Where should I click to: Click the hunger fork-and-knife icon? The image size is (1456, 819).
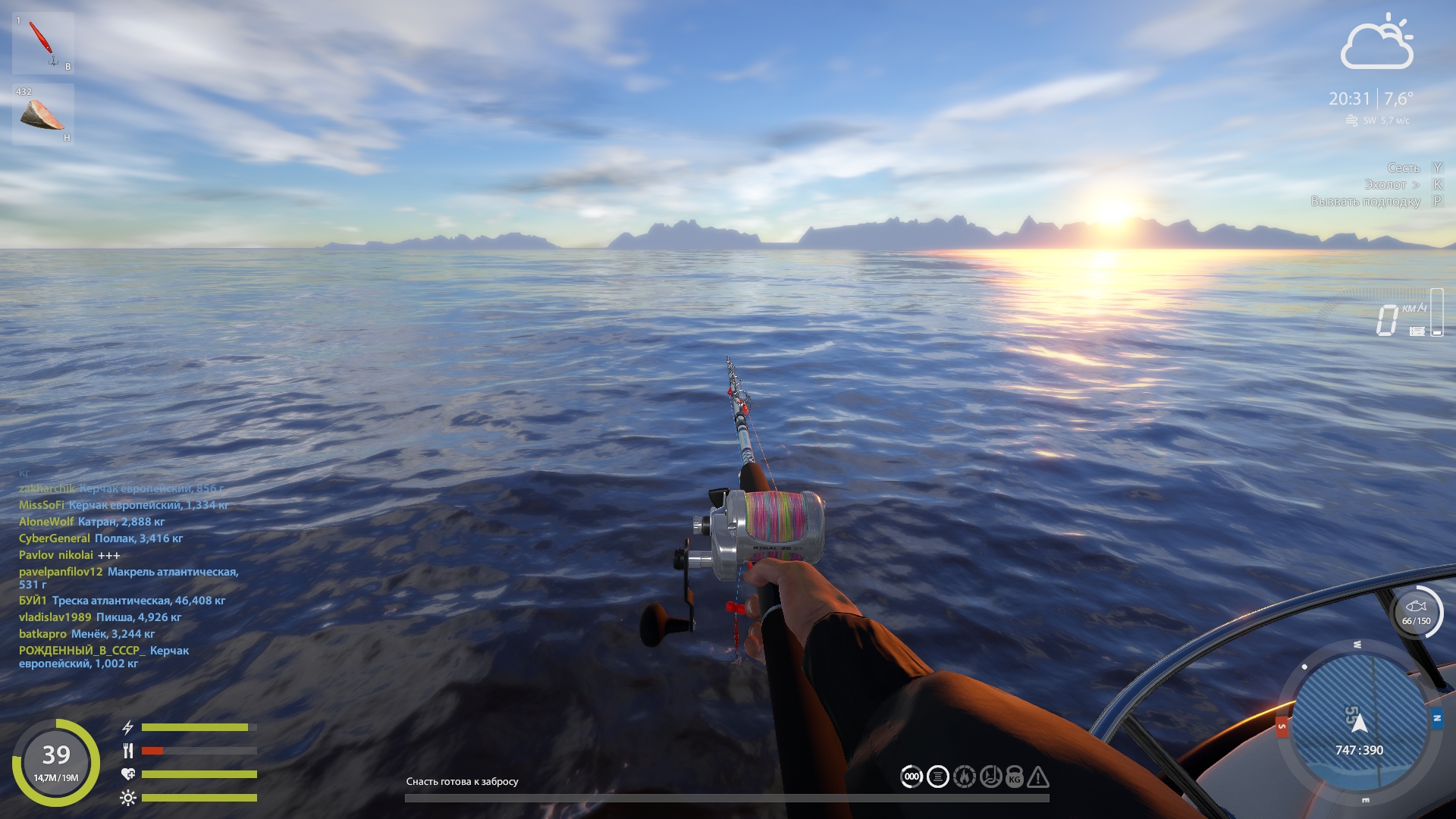click(x=128, y=752)
